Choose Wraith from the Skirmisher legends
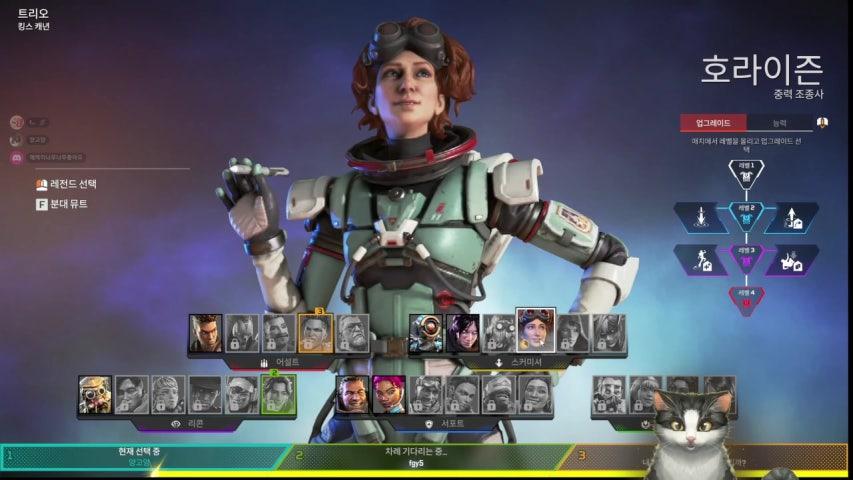 tap(462, 333)
